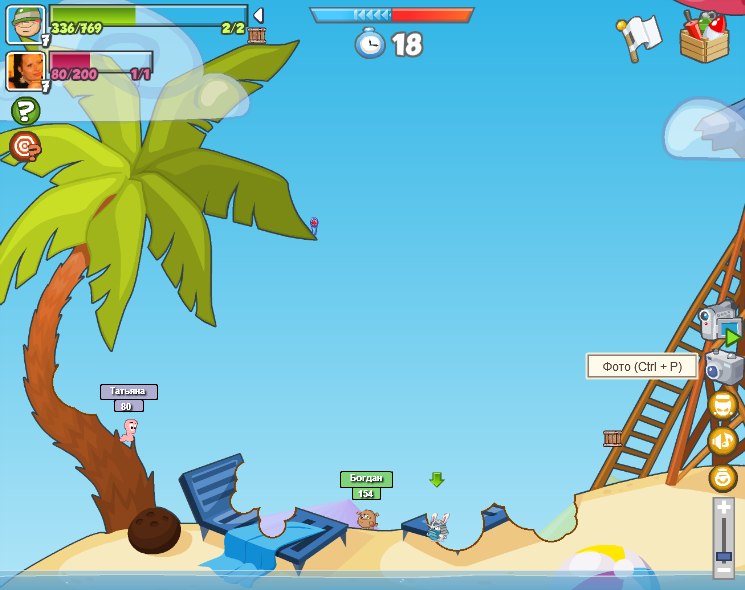
Task: Select the green-hat player avatar
Action: point(25,24)
